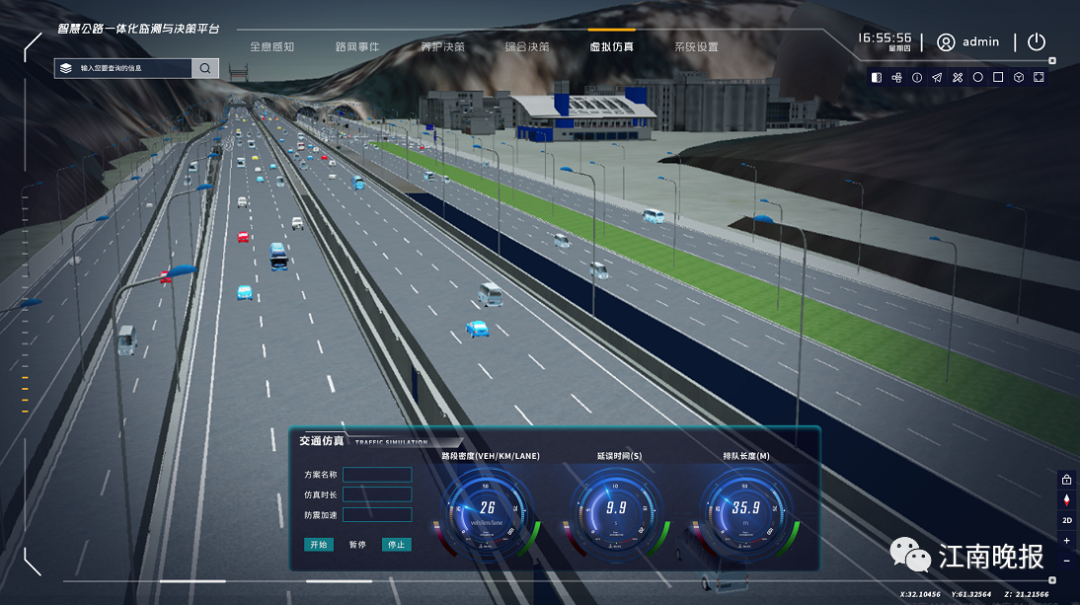This screenshot has height=605, width=1080.
Task: Open the 系统设置 tab
Action: (696, 46)
